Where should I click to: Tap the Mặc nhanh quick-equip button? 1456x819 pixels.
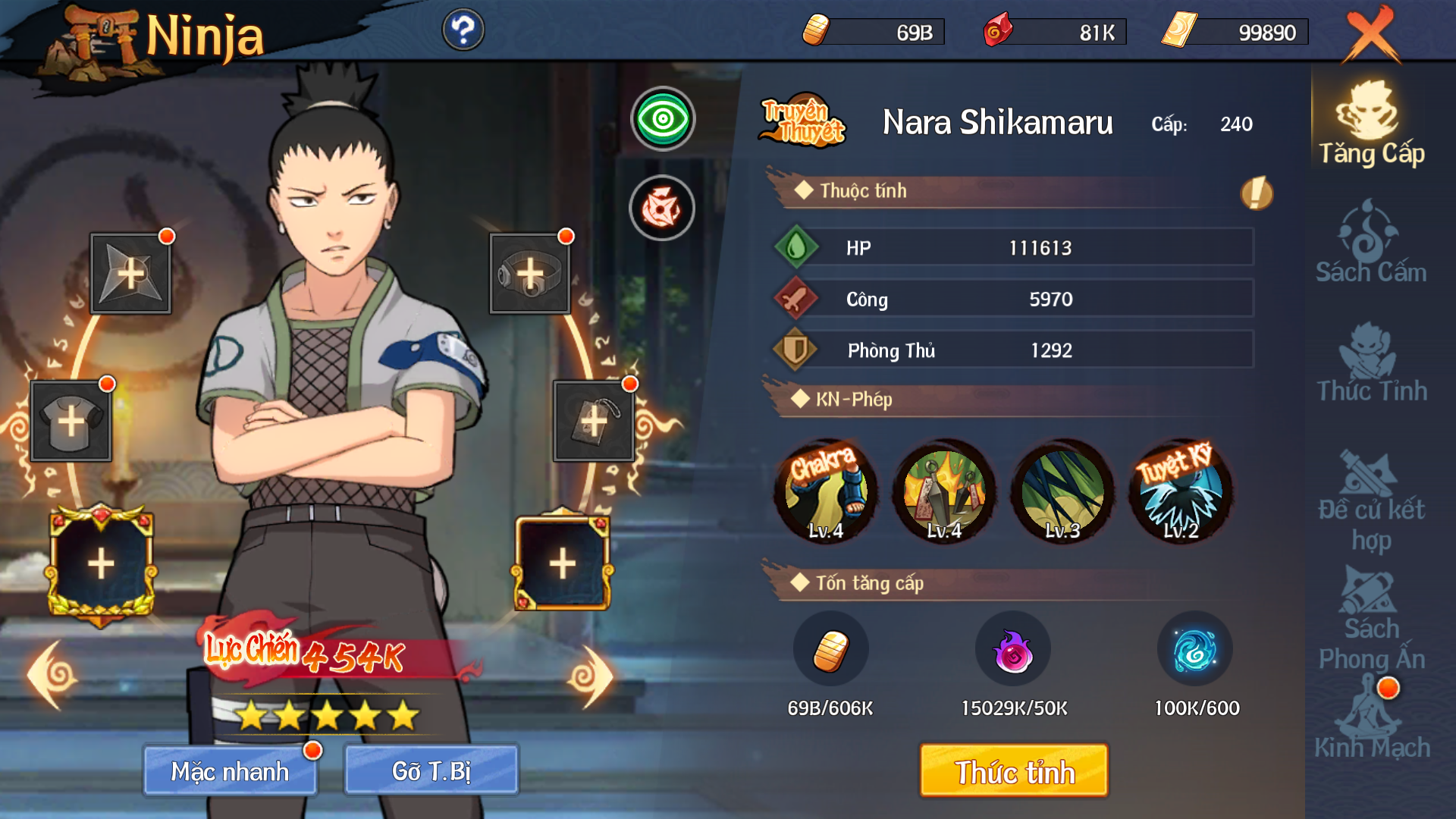coord(230,770)
